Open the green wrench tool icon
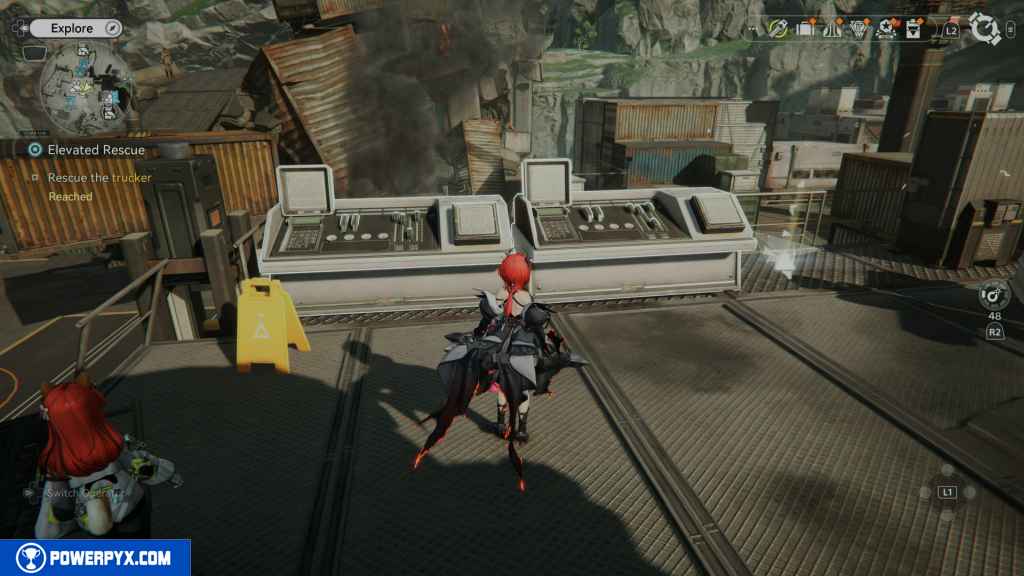 click(779, 29)
